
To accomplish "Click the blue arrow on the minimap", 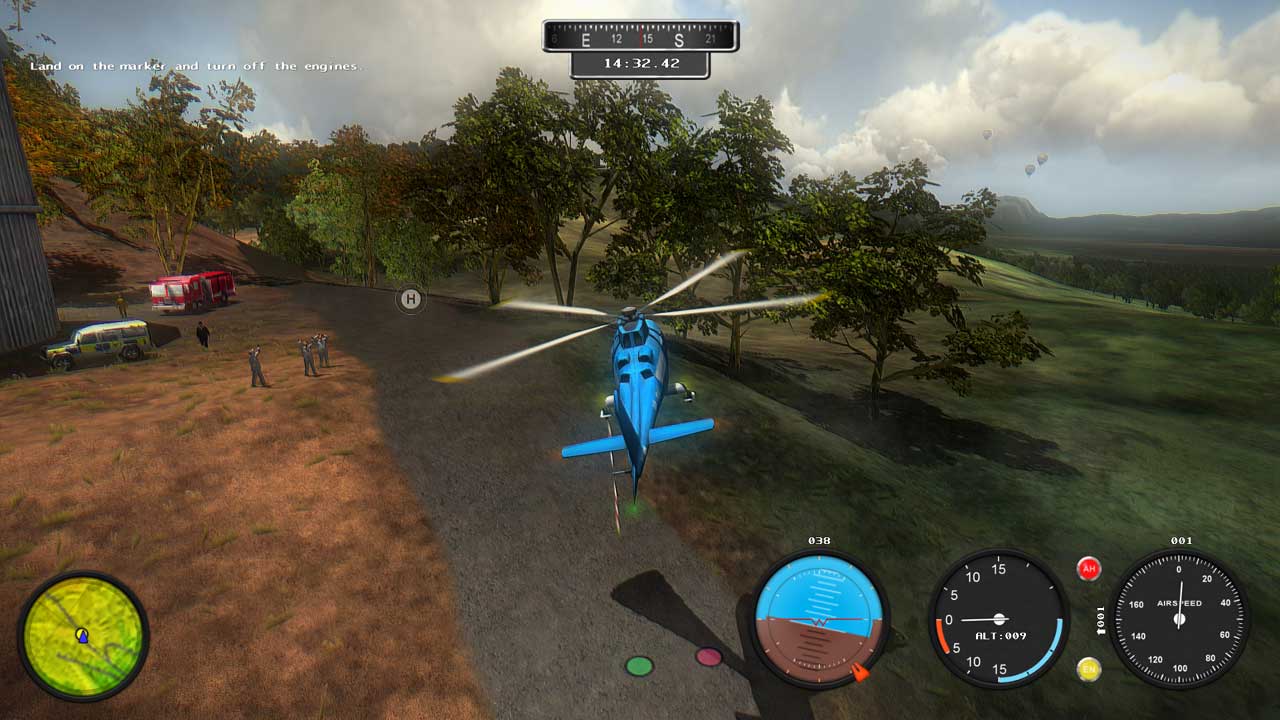I will pyautogui.click(x=83, y=634).
